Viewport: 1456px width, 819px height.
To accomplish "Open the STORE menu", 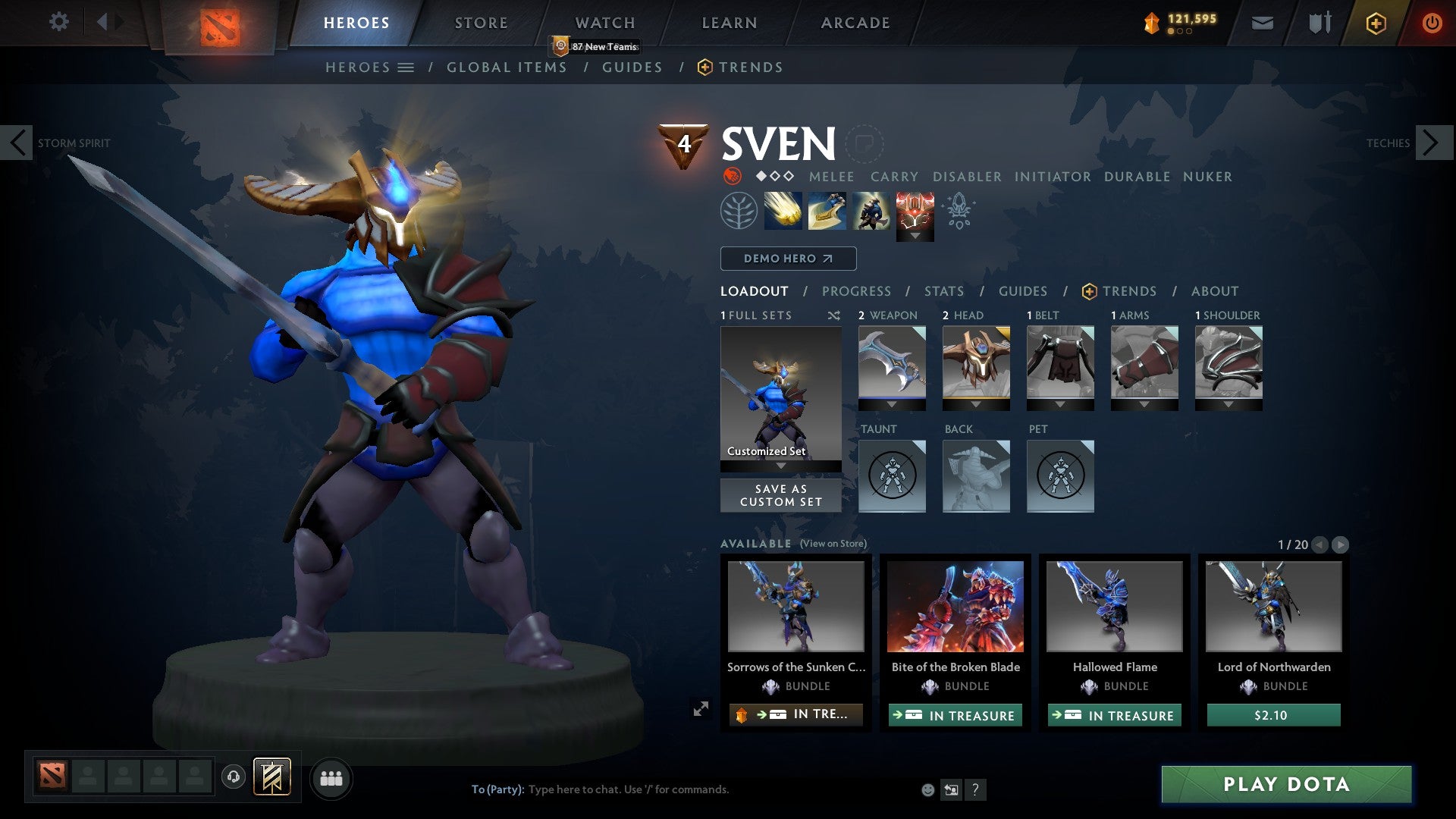I will click(480, 22).
